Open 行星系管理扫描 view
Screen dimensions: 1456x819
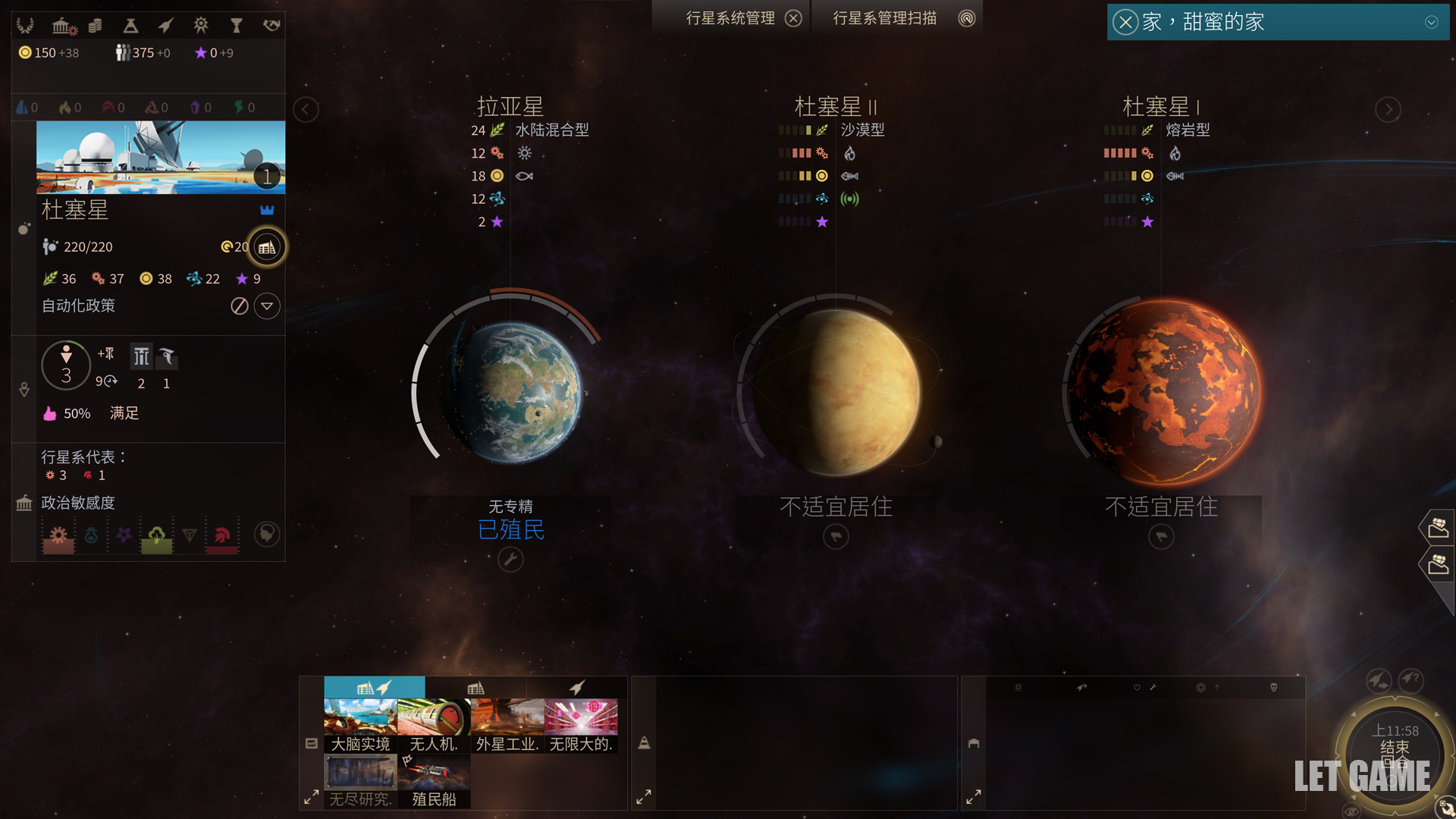(x=966, y=18)
